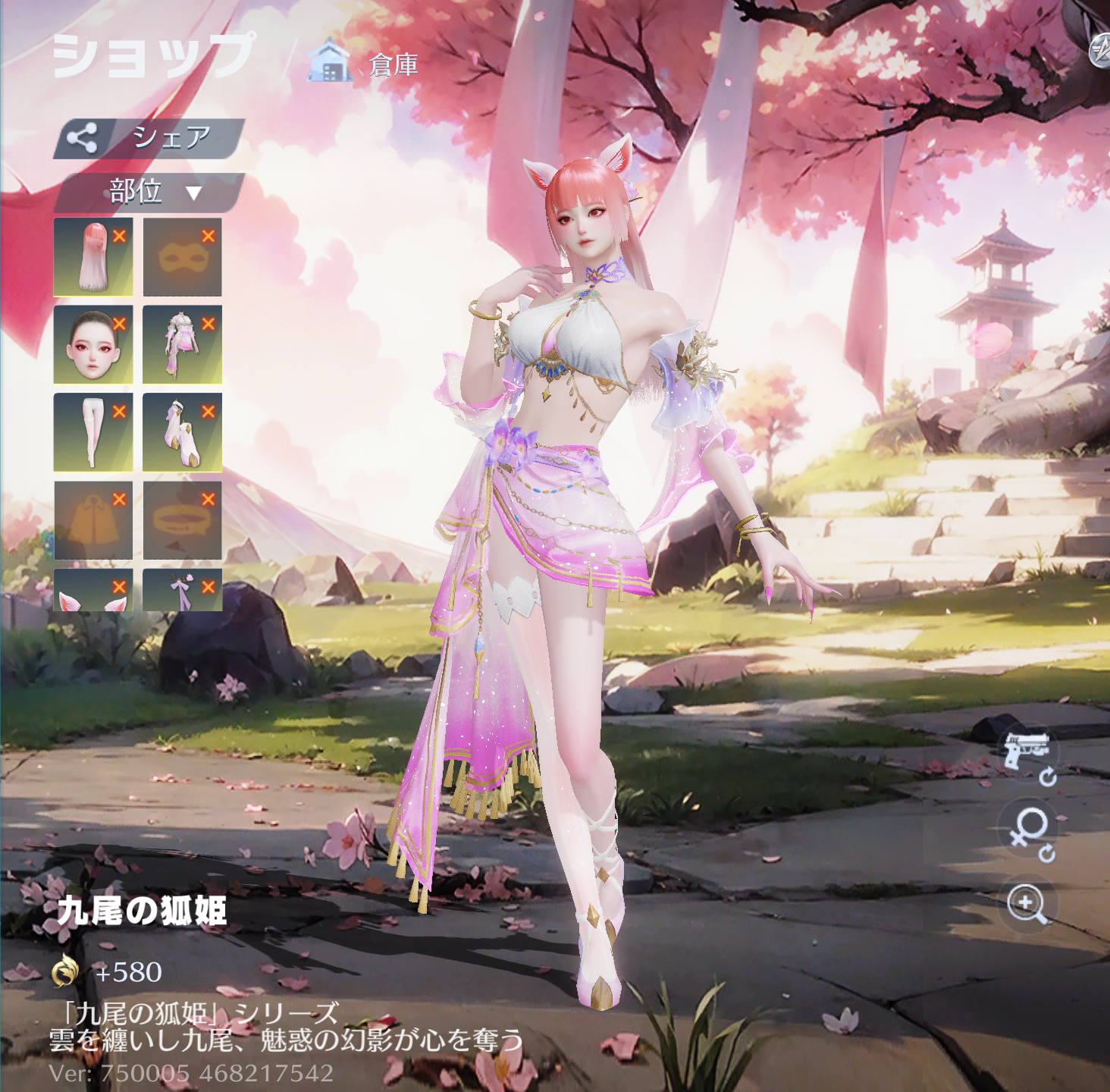Zoom in with the magnifier icon
Image resolution: width=1110 pixels, height=1092 pixels.
tap(1028, 903)
